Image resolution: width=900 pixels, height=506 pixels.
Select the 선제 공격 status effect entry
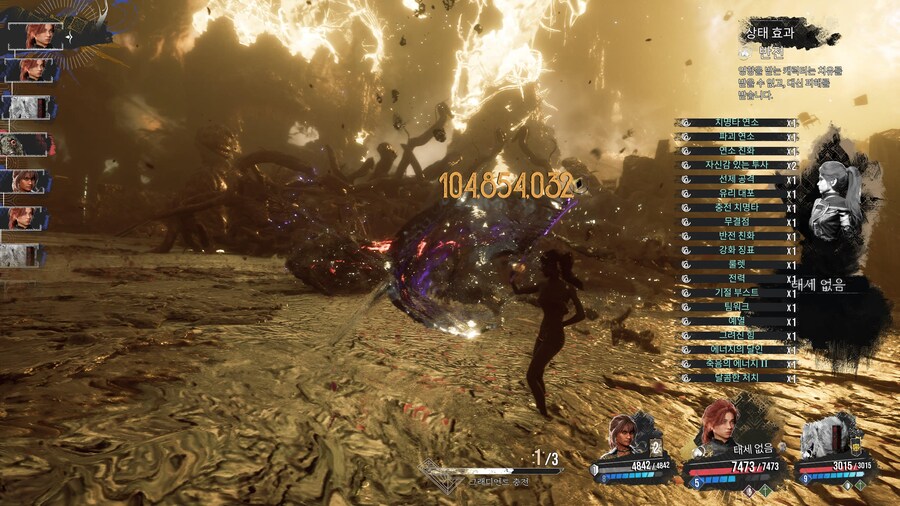737,179
